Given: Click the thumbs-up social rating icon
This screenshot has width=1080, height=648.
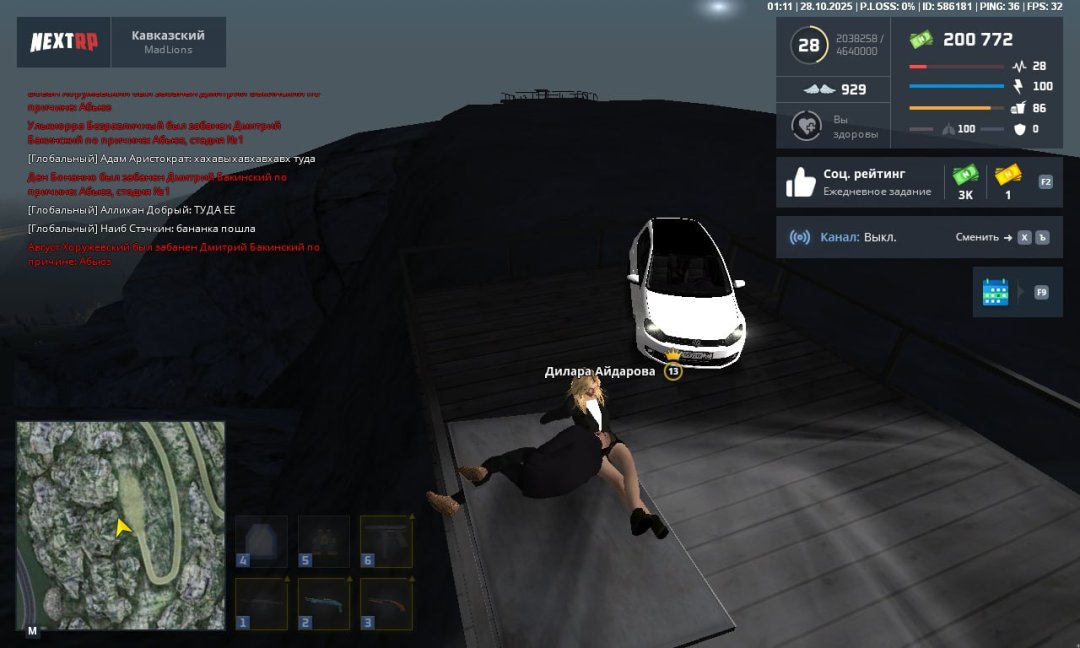Looking at the screenshot, I should [x=801, y=182].
